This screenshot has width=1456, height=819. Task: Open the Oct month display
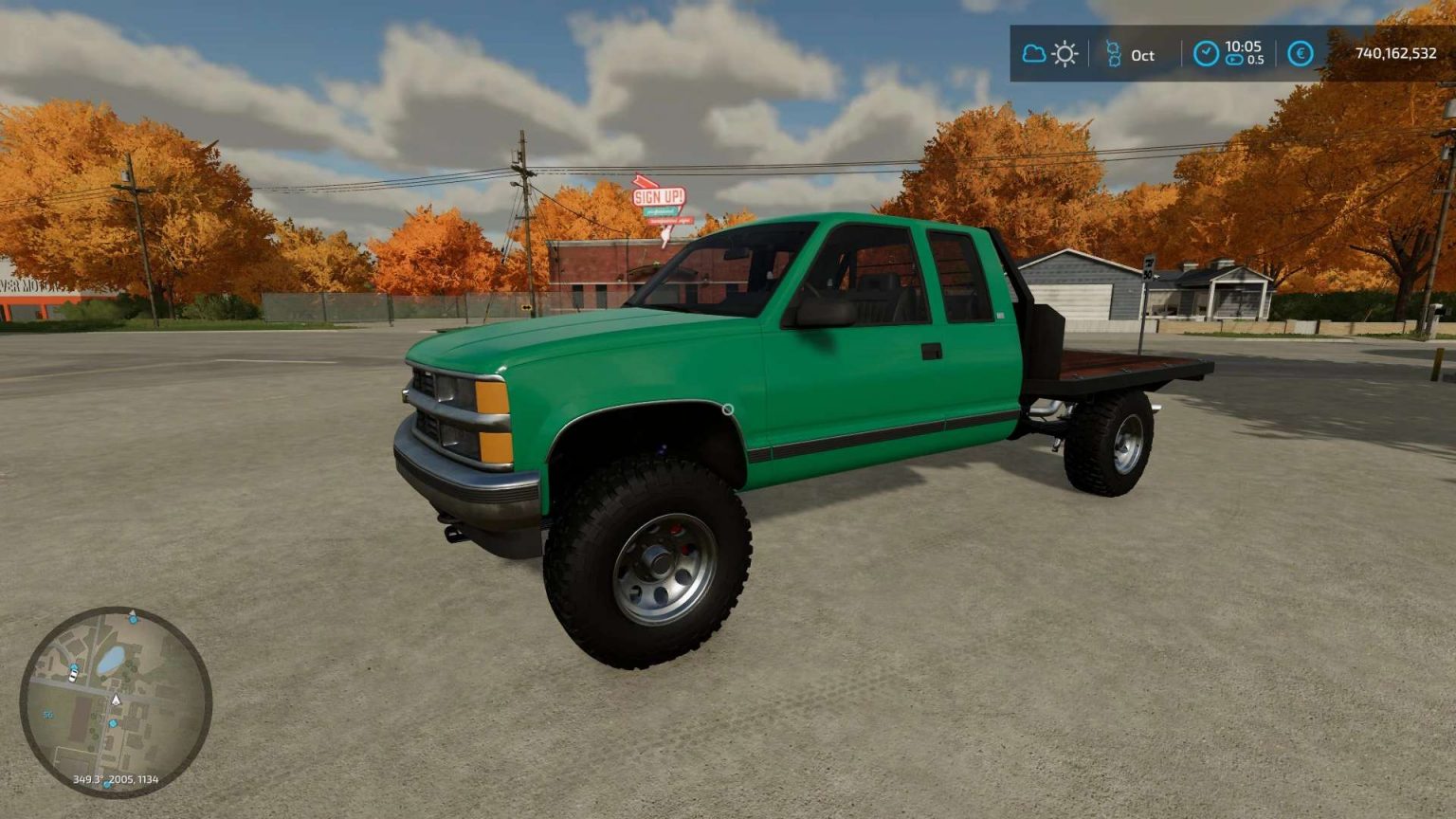pyautogui.click(x=1142, y=56)
